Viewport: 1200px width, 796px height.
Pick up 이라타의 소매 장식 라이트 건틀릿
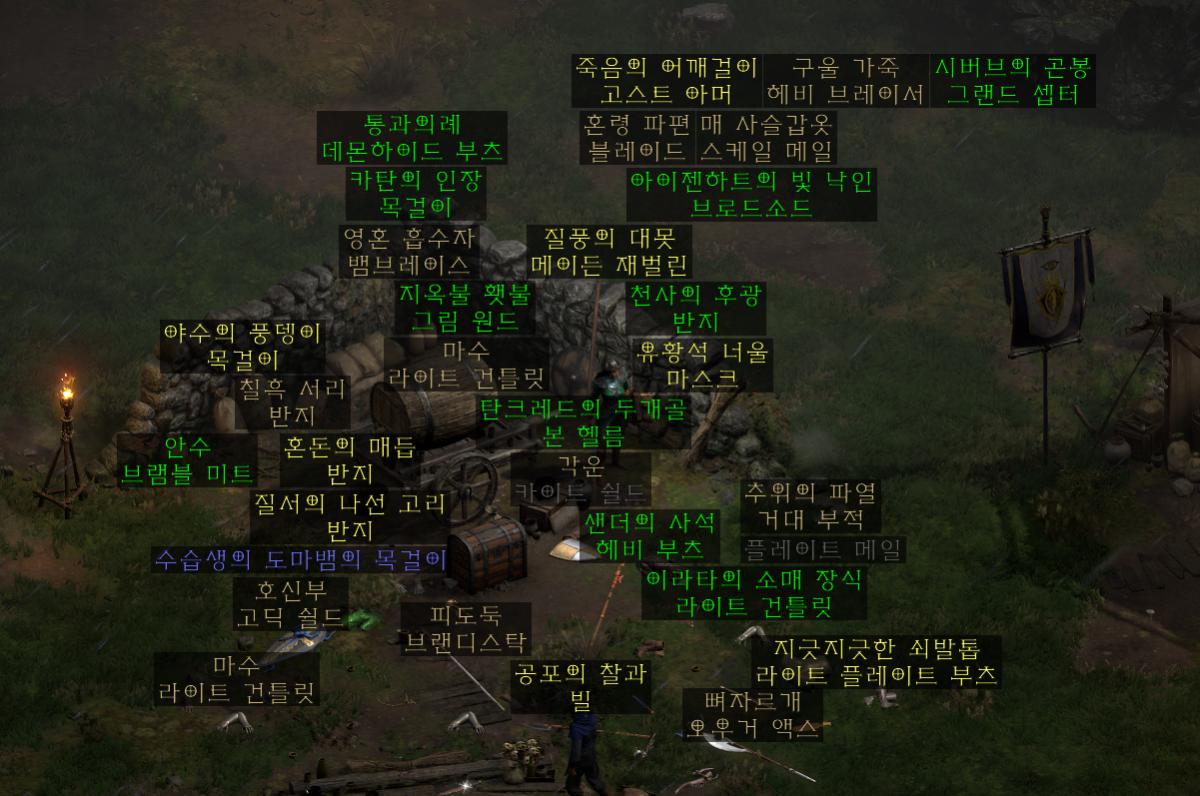pyautogui.click(x=754, y=592)
